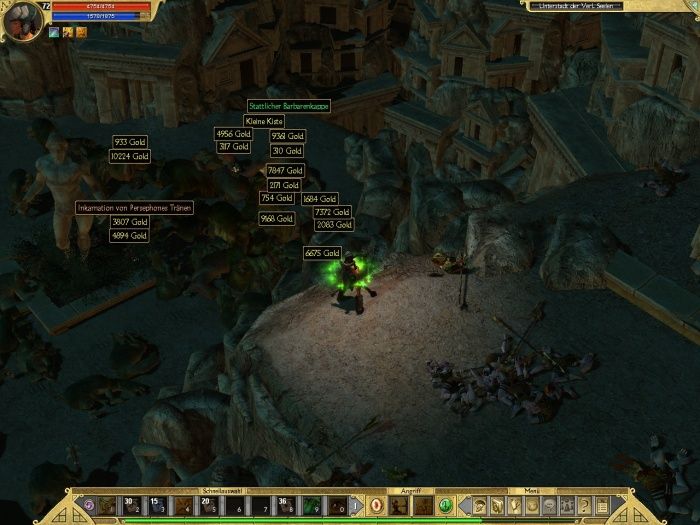
Task: Activate the green orb skill button
Action: [x=446, y=506]
